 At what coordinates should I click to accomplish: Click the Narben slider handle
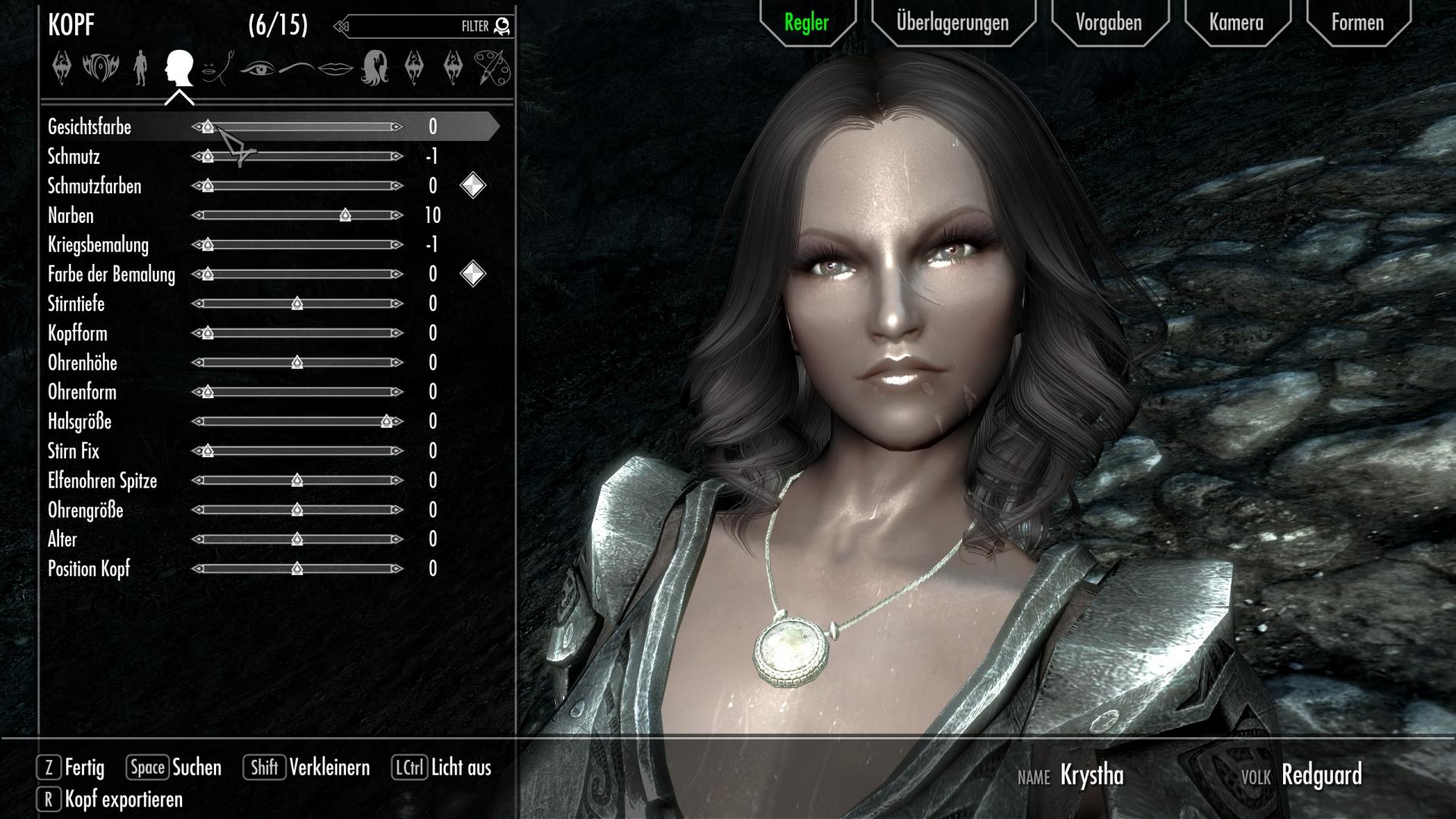345,215
